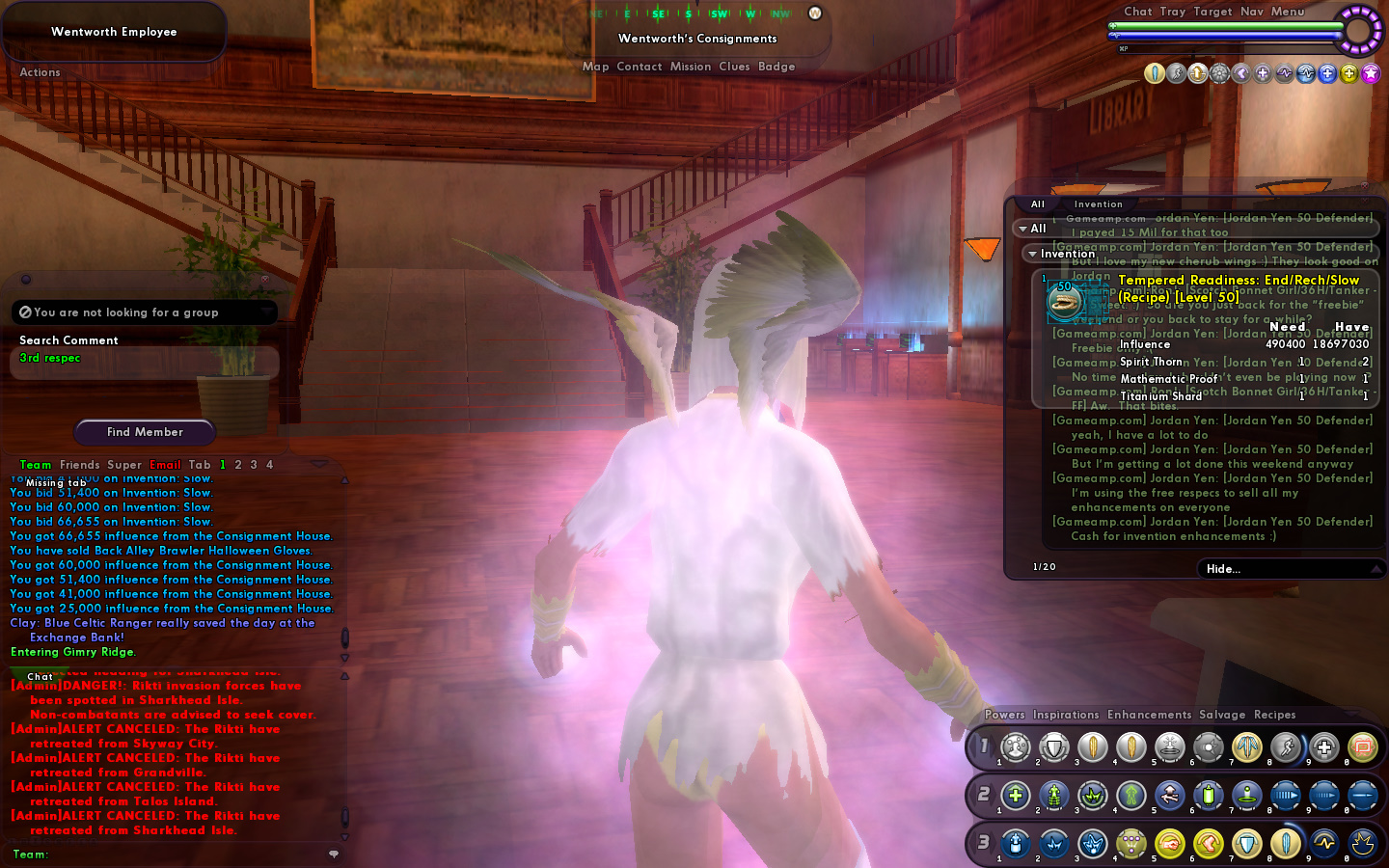The width and height of the screenshot is (1389, 868).
Task: Toggle the Chat window from the top bar
Action: 1137,12
